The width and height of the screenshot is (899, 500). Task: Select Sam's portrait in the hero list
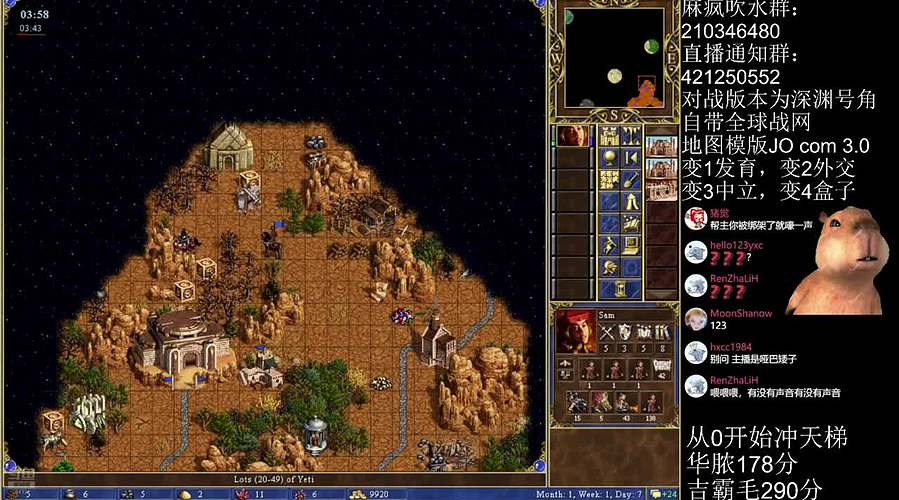(572, 136)
